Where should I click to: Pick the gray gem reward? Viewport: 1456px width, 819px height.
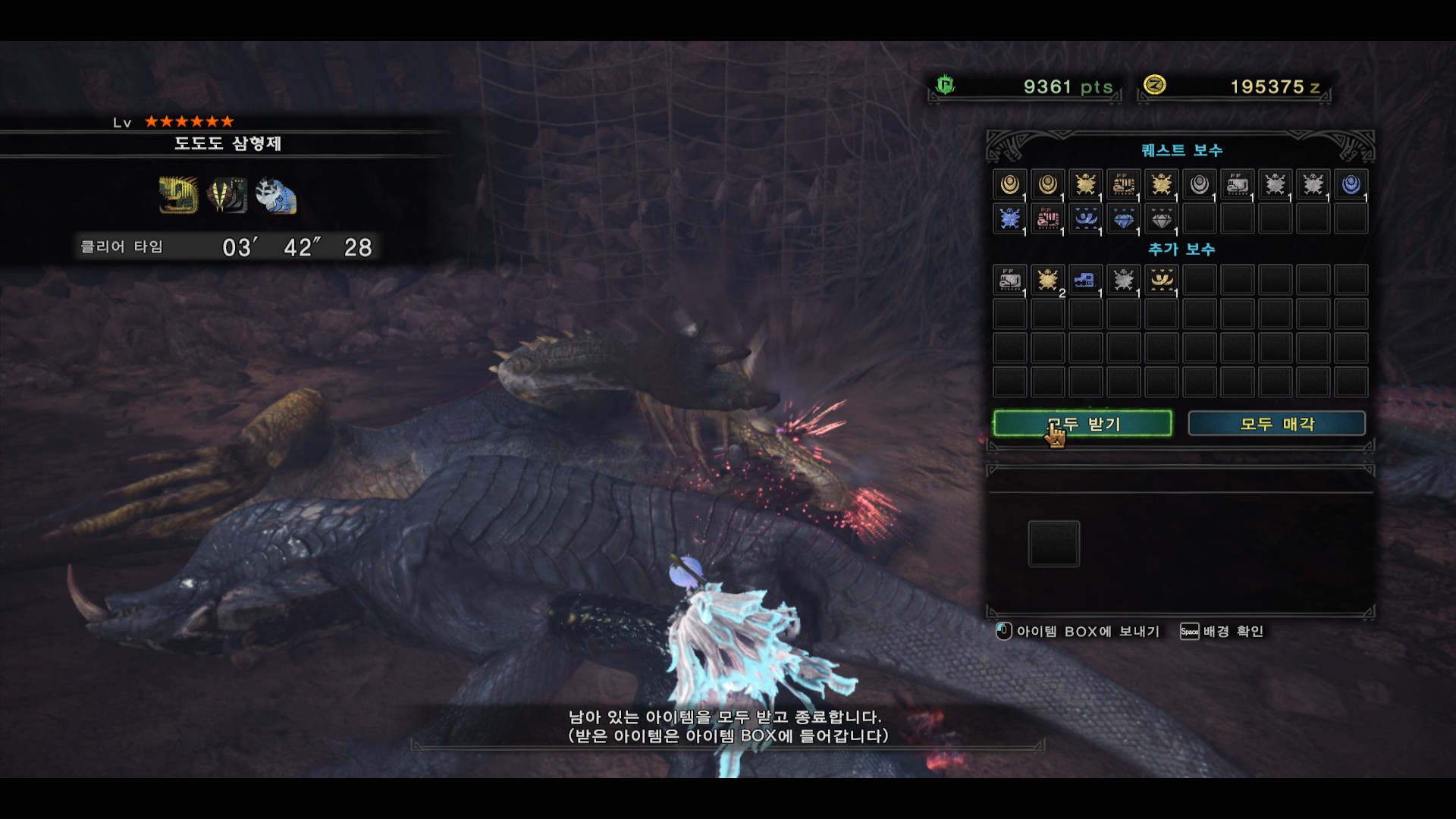(x=1161, y=219)
